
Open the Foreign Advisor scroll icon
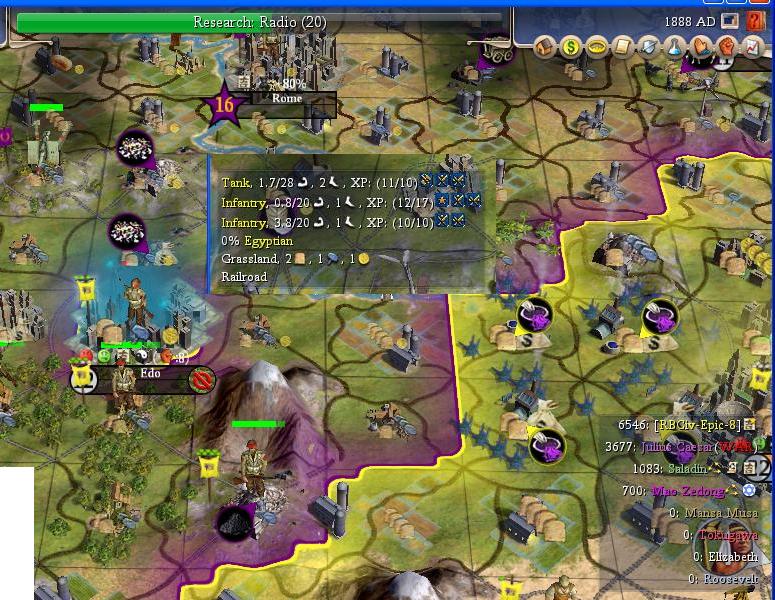coord(623,46)
